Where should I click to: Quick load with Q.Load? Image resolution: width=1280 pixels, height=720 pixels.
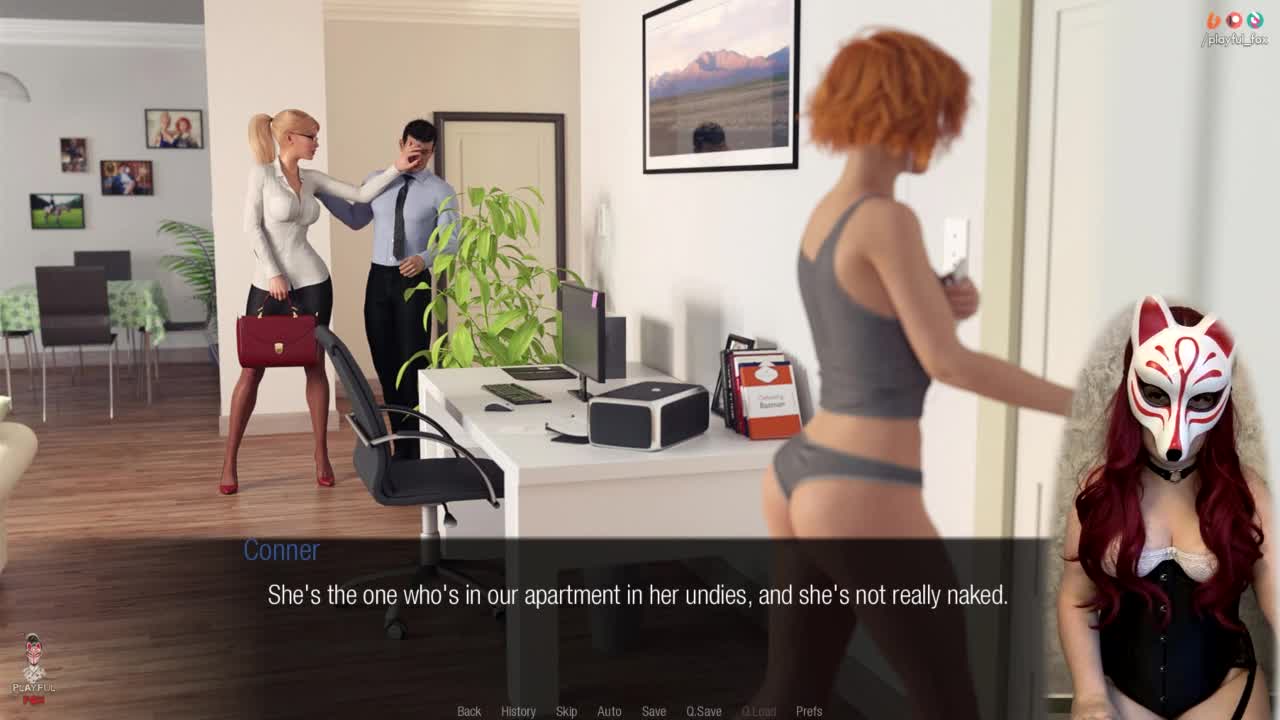pyautogui.click(x=758, y=711)
